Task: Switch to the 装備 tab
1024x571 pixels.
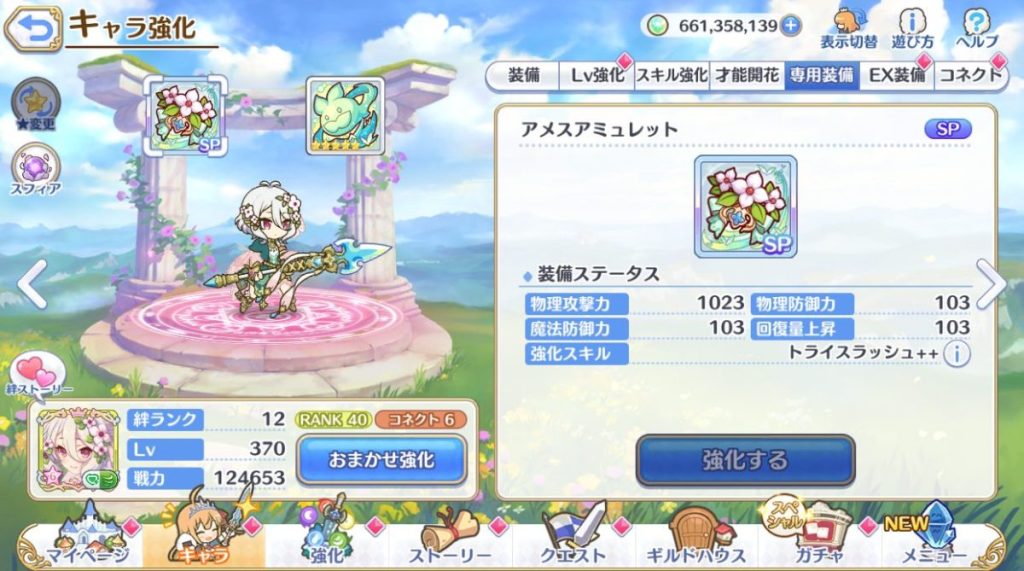Action: [524, 75]
